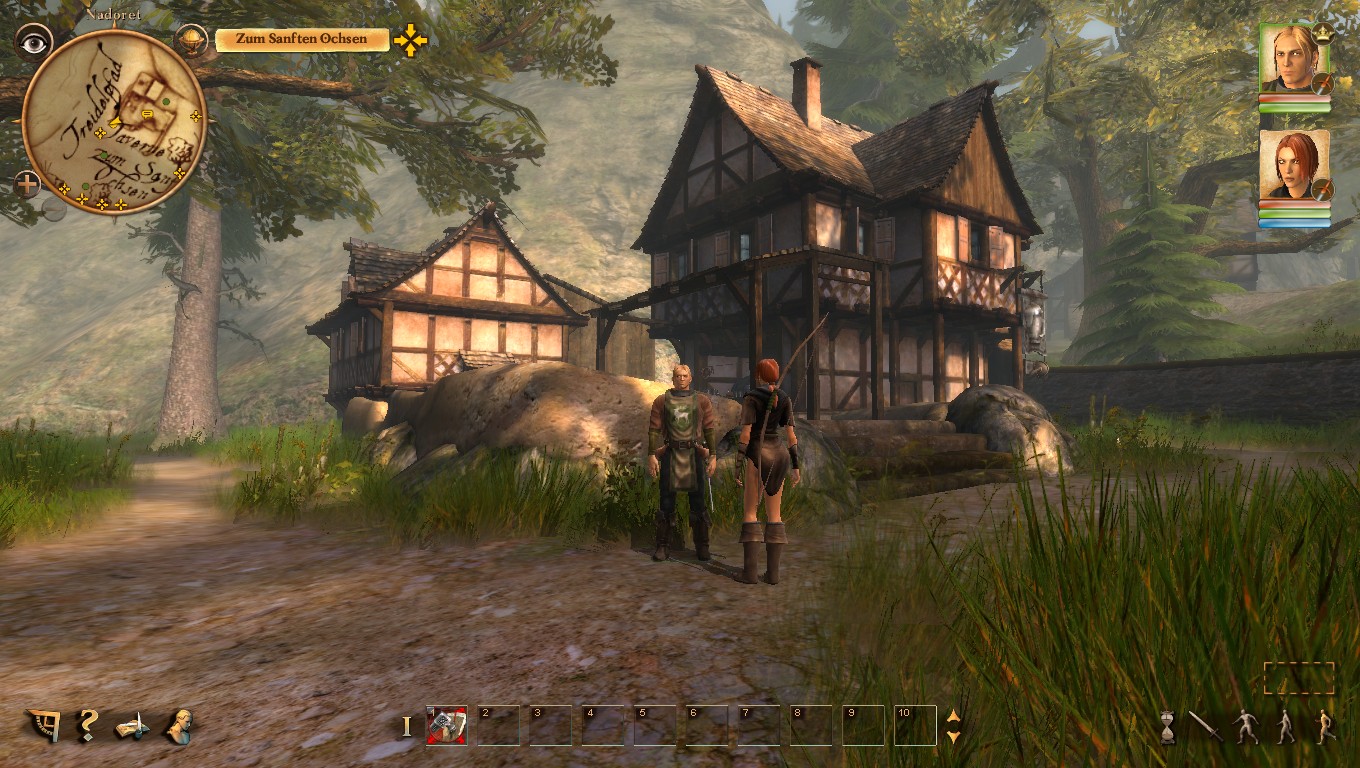Open the character sheet bust icon

point(179,726)
